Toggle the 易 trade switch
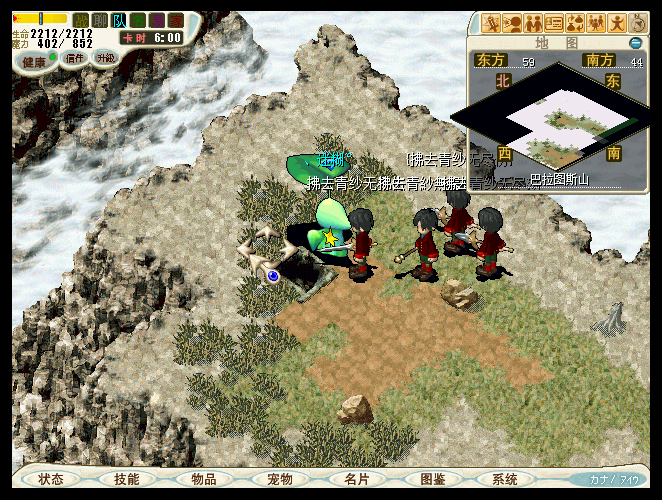This screenshot has height=500, width=662. (157, 20)
